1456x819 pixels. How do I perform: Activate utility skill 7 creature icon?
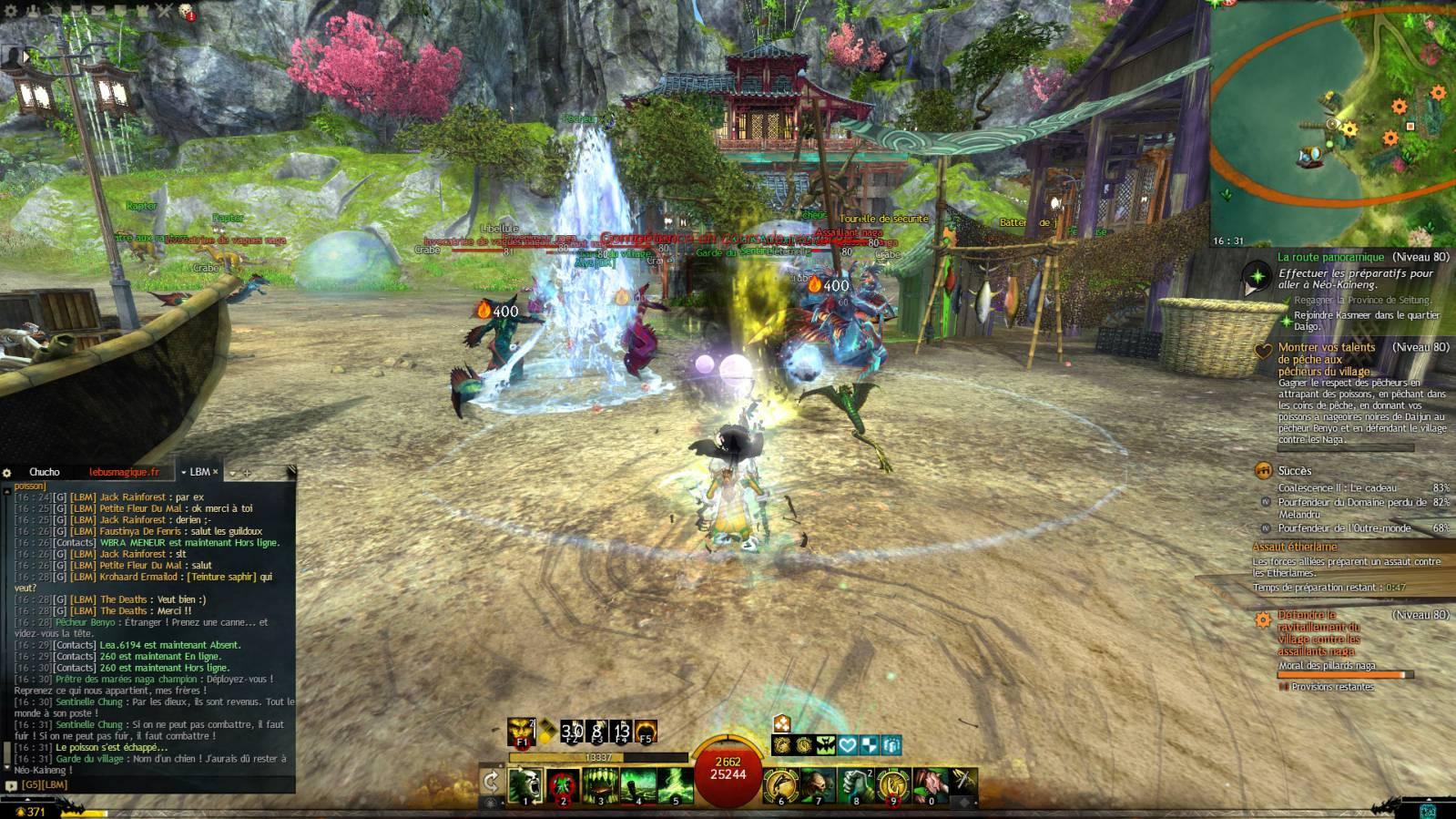click(x=819, y=785)
